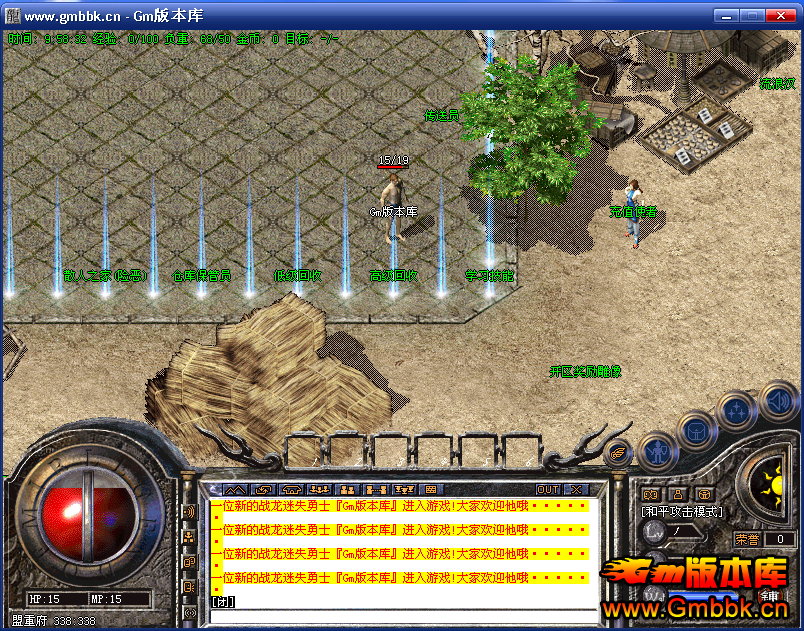Viewport: 804px width, 631px height.
Task: Close the chat panel with X button
Action: [x=576, y=490]
